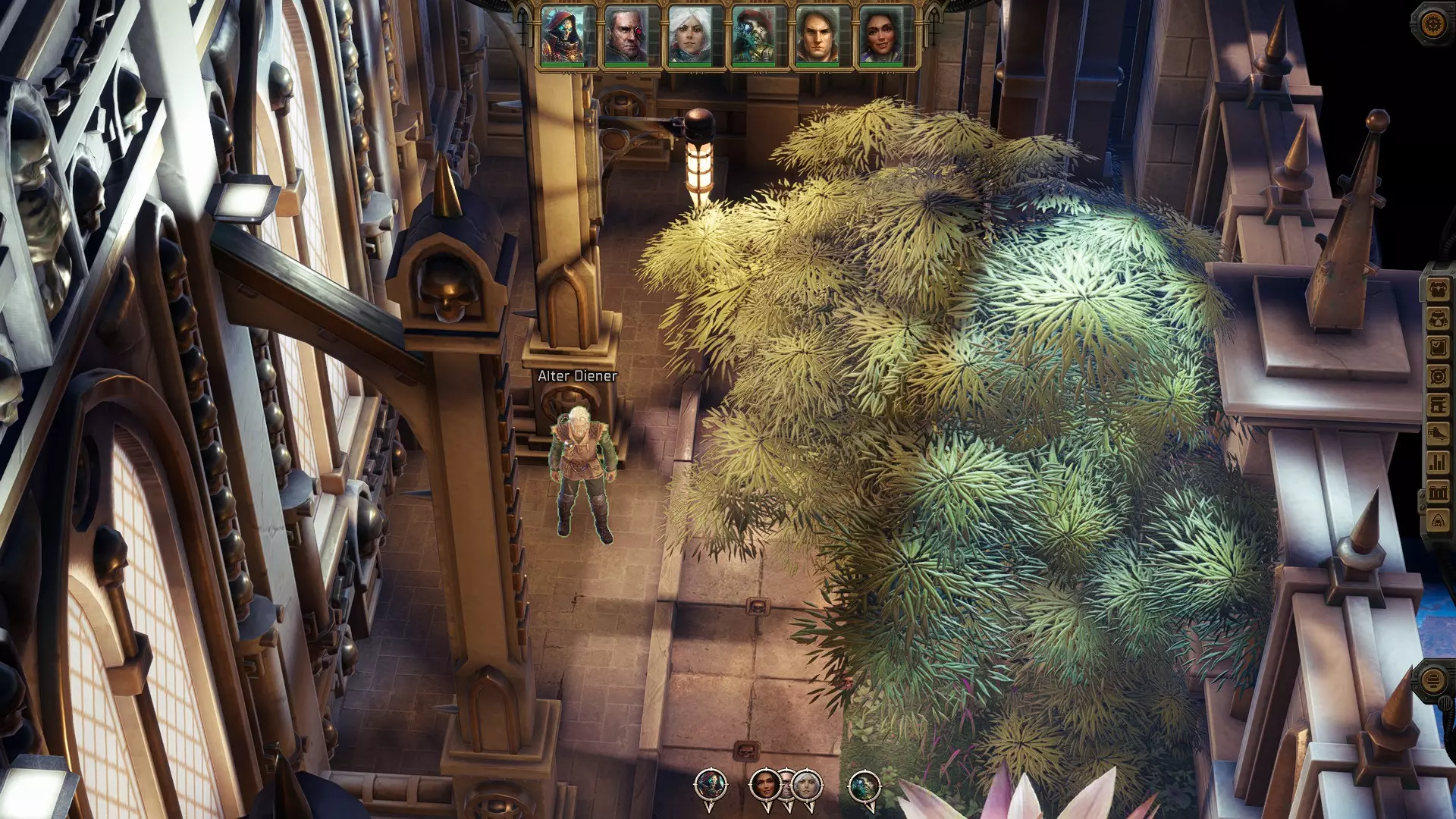Click the dark-haired woman's offscreen marker

pyautogui.click(x=764, y=785)
